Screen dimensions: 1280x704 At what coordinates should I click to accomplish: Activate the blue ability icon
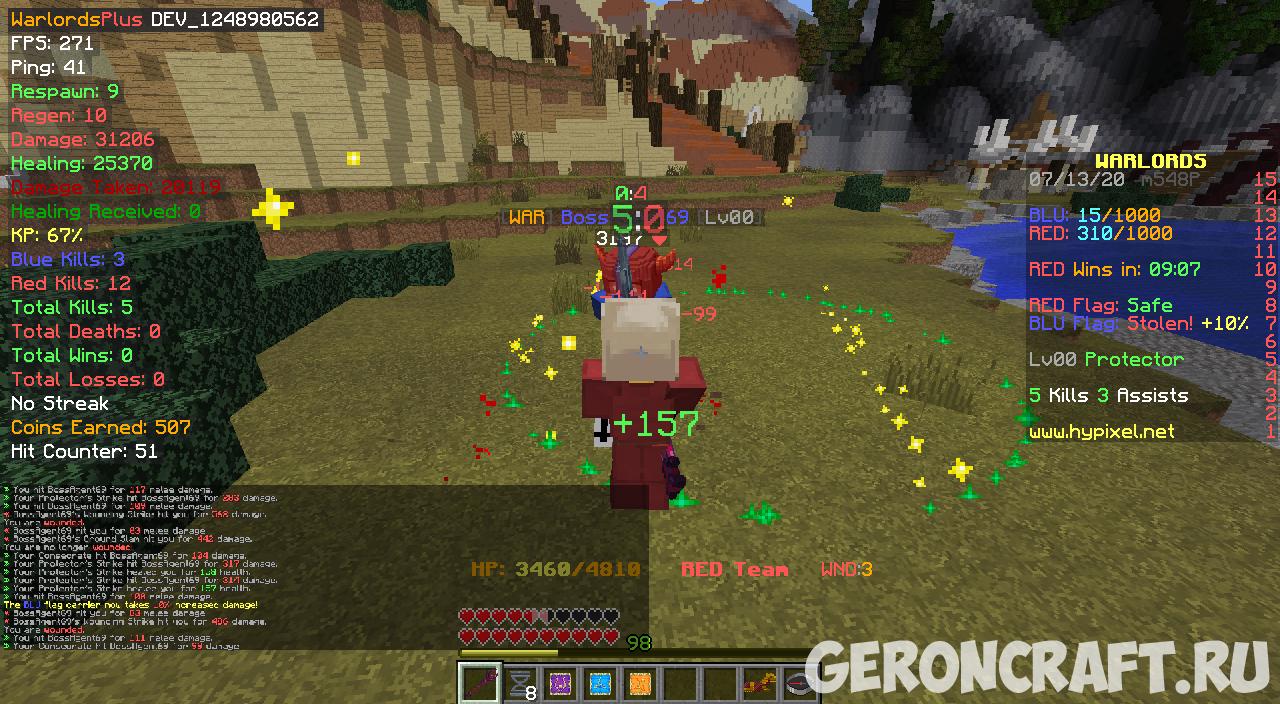click(600, 684)
